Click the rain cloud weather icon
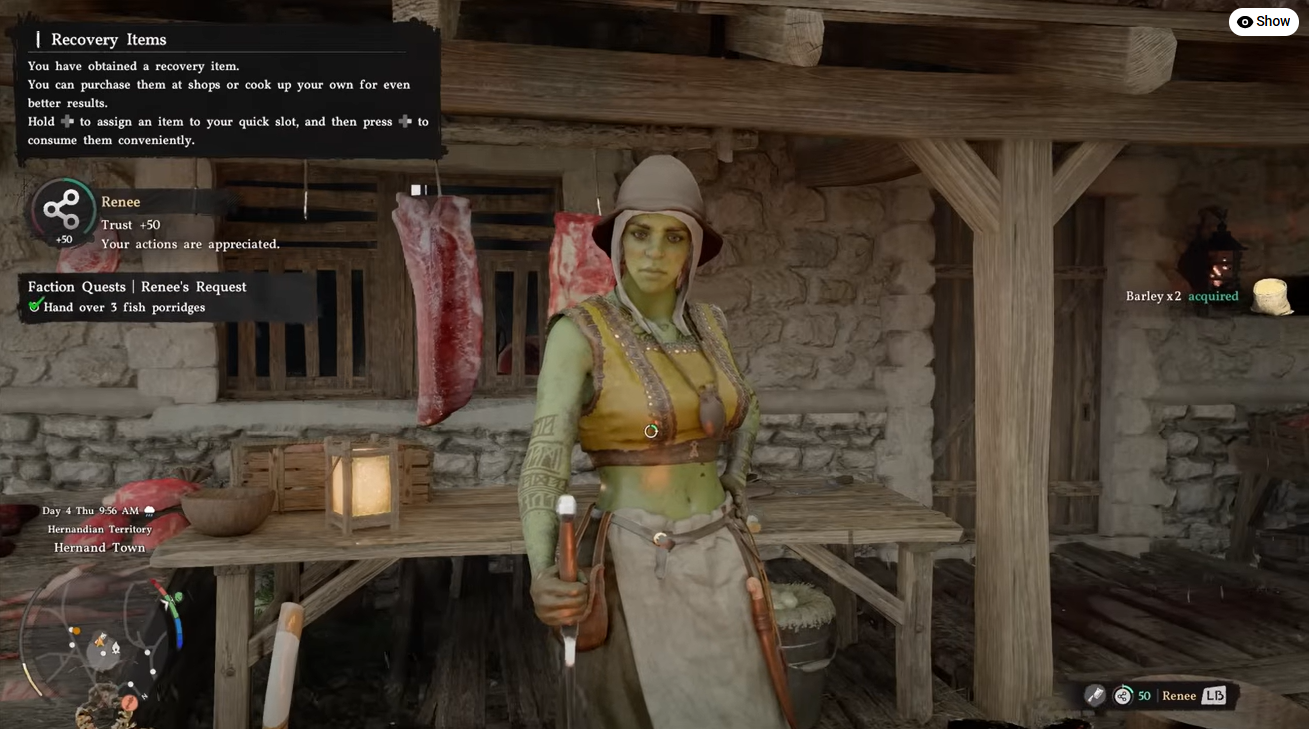Image resolution: width=1309 pixels, height=729 pixels. click(149, 511)
